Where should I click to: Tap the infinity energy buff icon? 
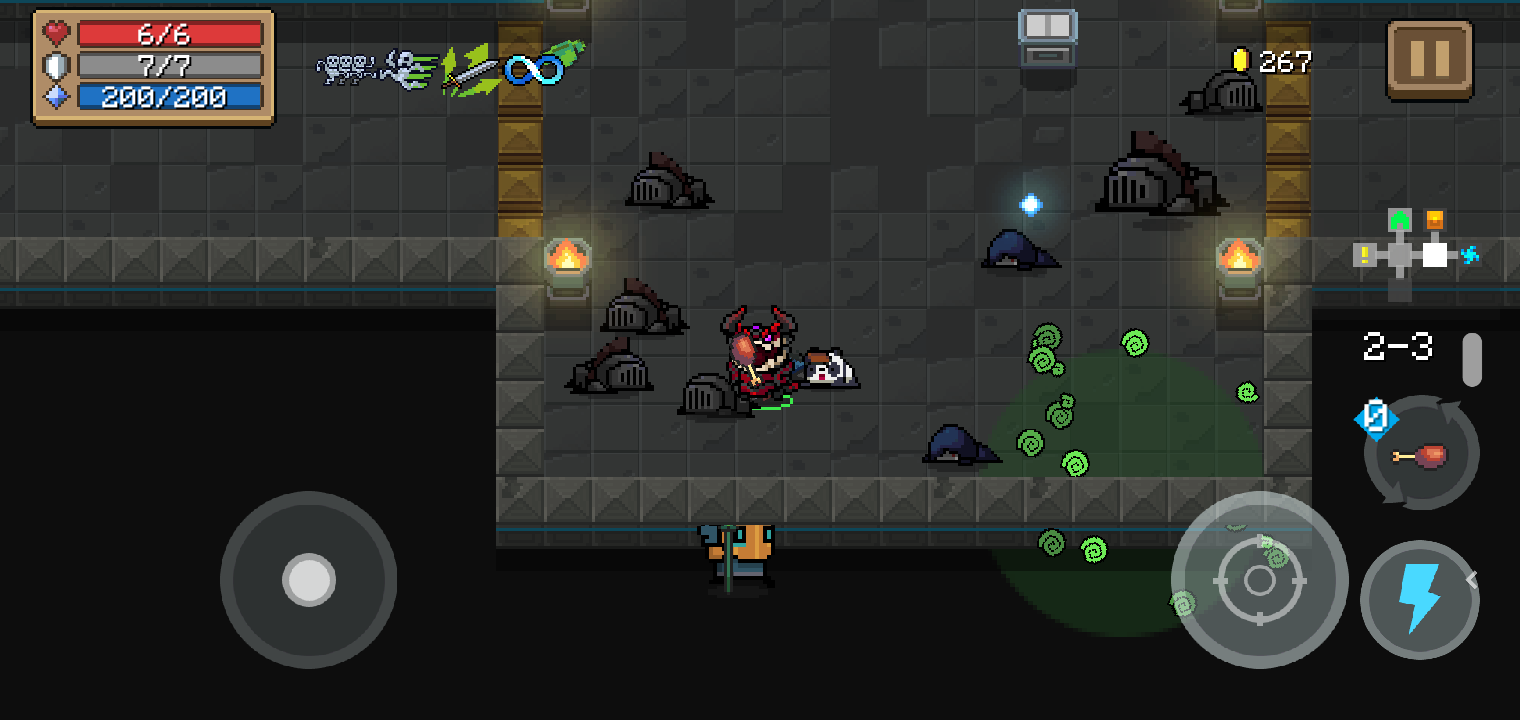click(x=532, y=71)
